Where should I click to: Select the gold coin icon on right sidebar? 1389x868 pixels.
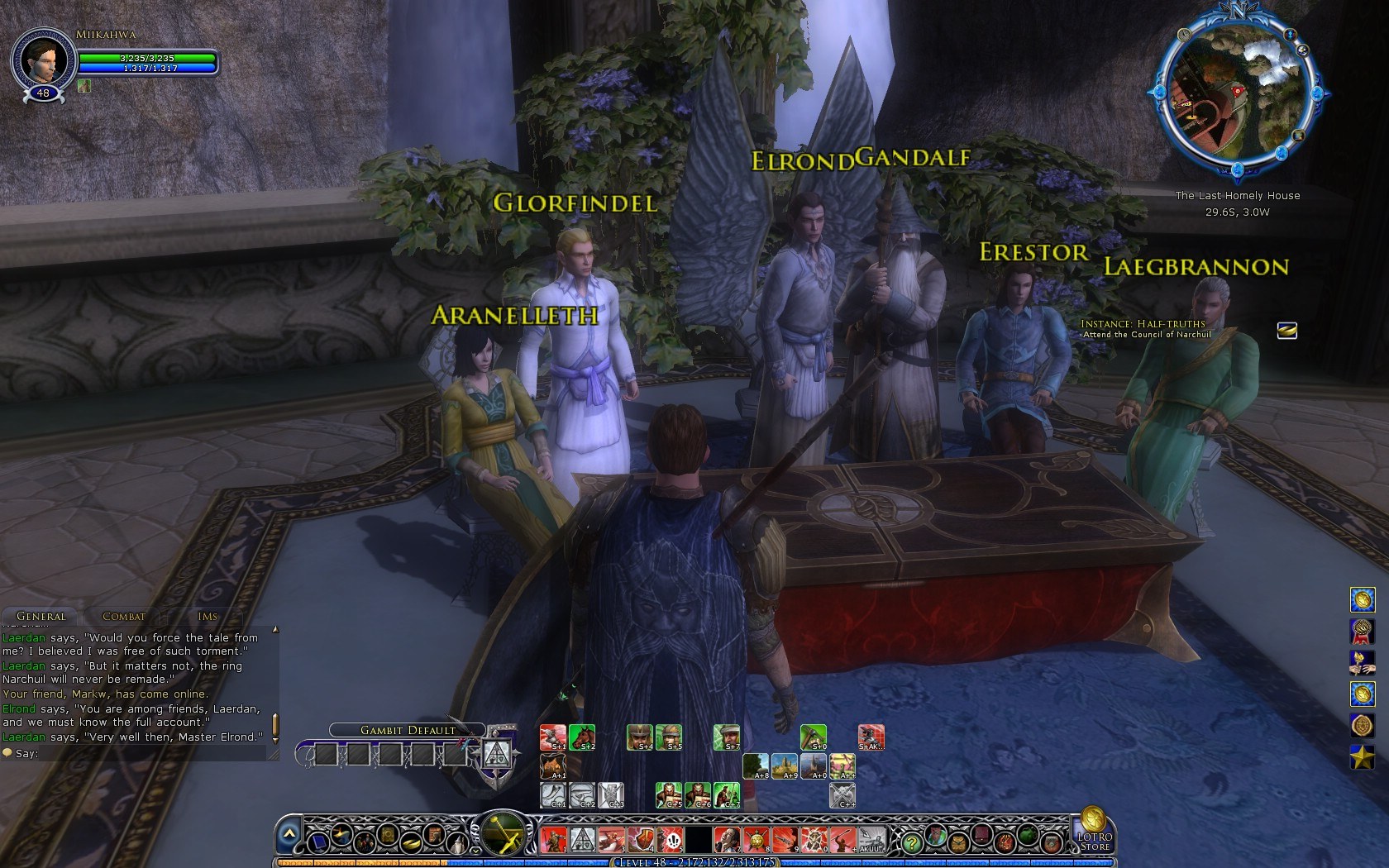coord(1362,599)
